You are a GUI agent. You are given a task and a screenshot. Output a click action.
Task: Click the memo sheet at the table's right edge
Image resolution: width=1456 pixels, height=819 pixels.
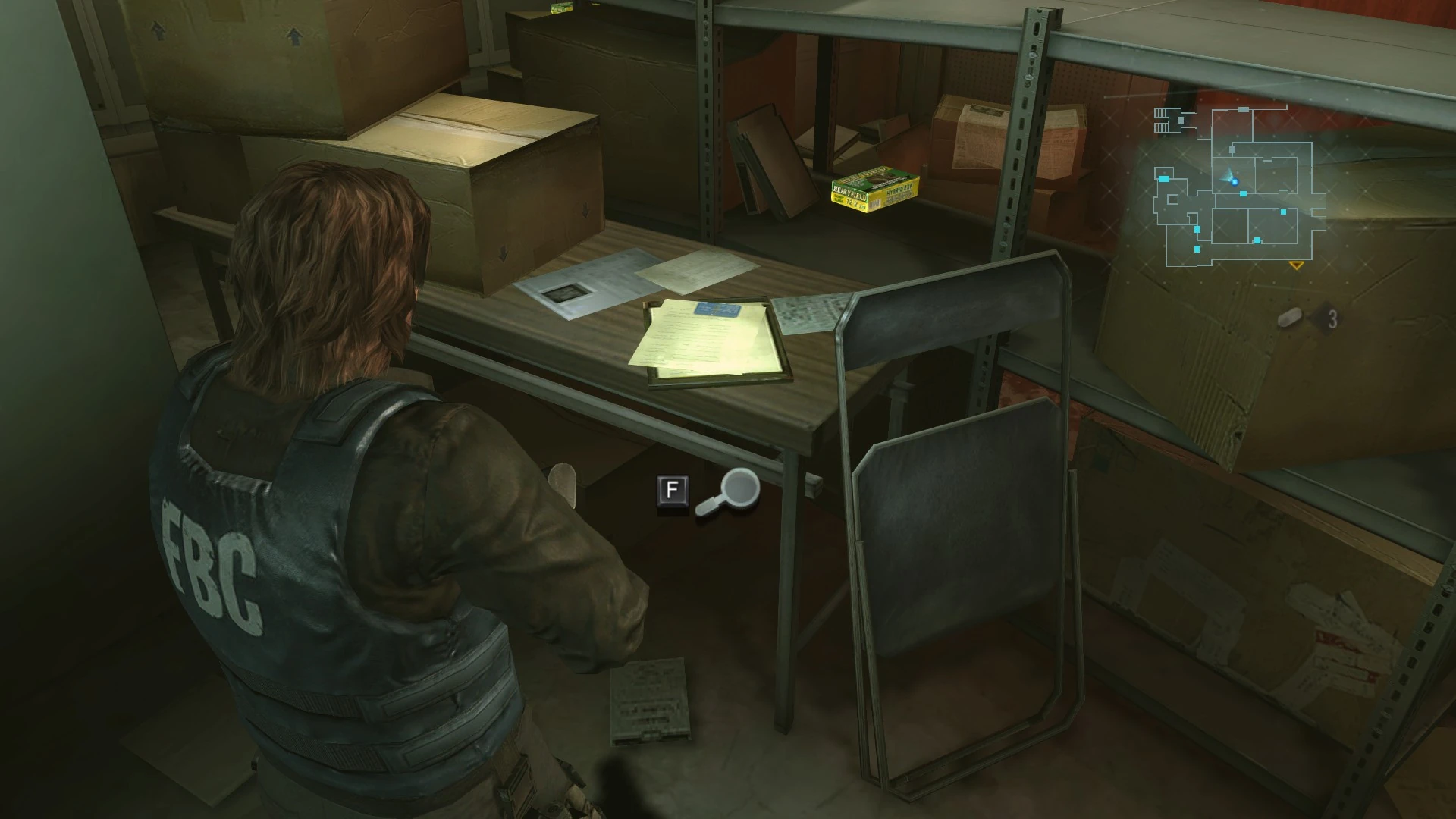804,311
